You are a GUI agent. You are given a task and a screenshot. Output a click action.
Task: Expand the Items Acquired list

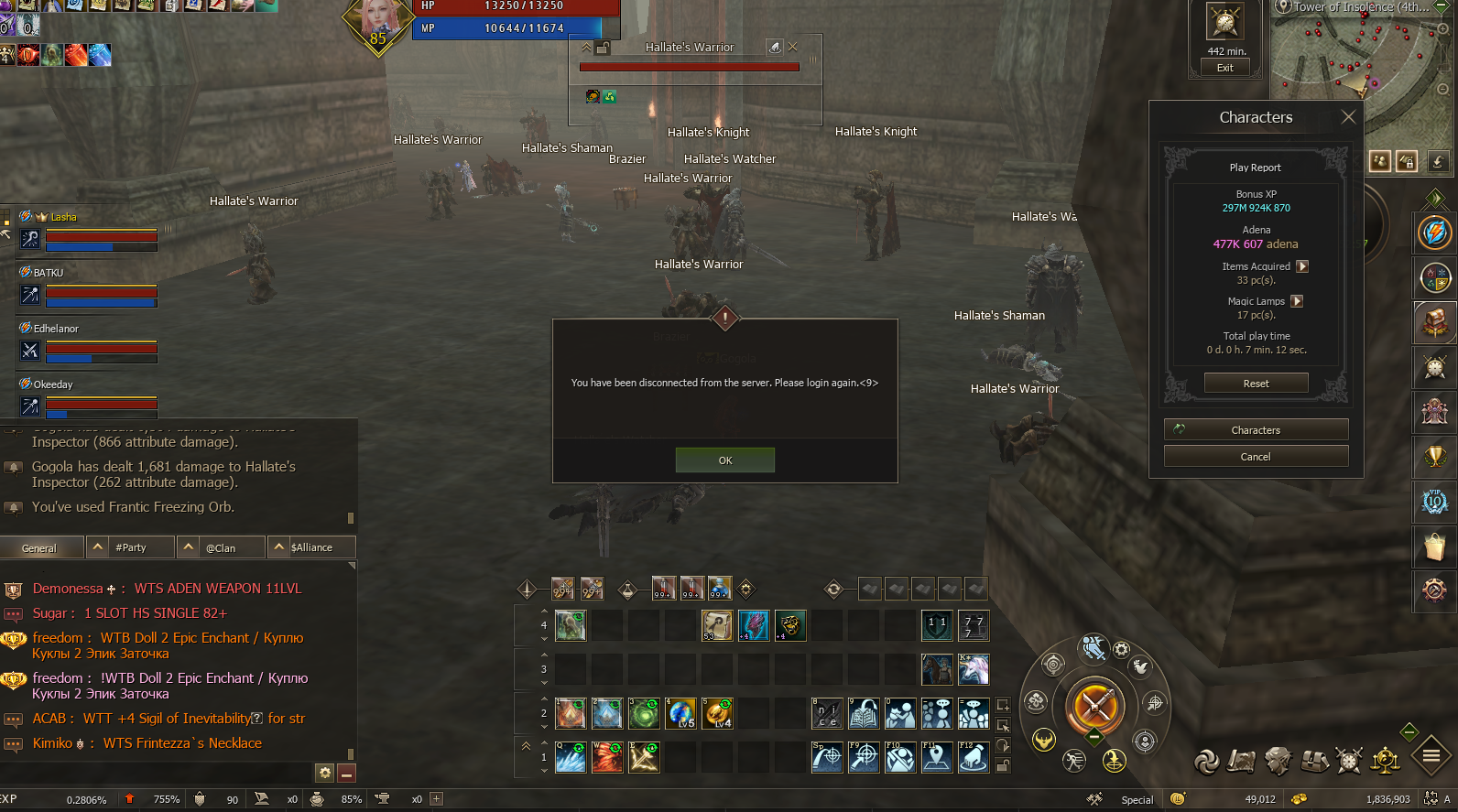pyautogui.click(x=1302, y=266)
